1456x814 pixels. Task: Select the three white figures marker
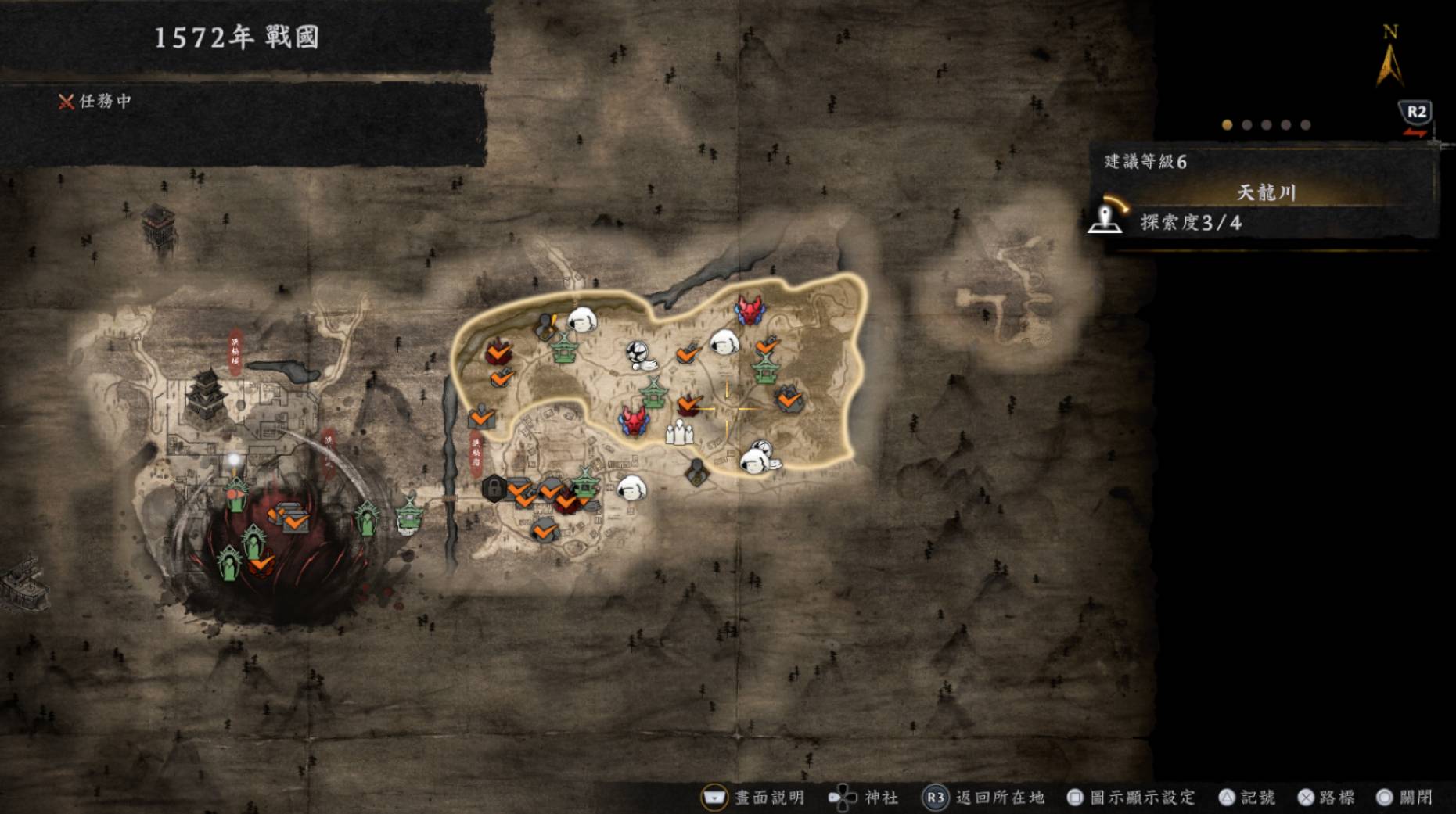click(x=679, y=432)
